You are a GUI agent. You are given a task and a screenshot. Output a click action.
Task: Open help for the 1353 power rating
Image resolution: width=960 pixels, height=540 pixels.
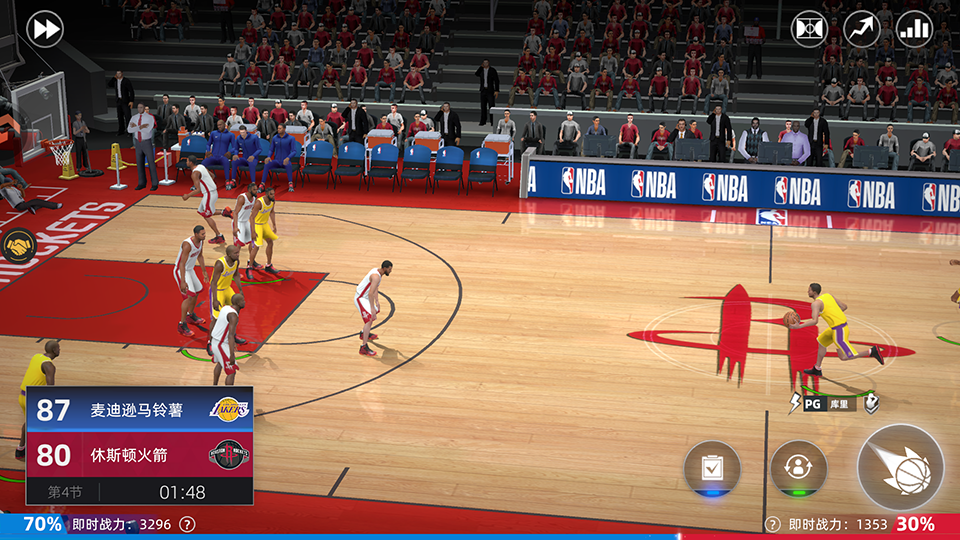[772, 524]
